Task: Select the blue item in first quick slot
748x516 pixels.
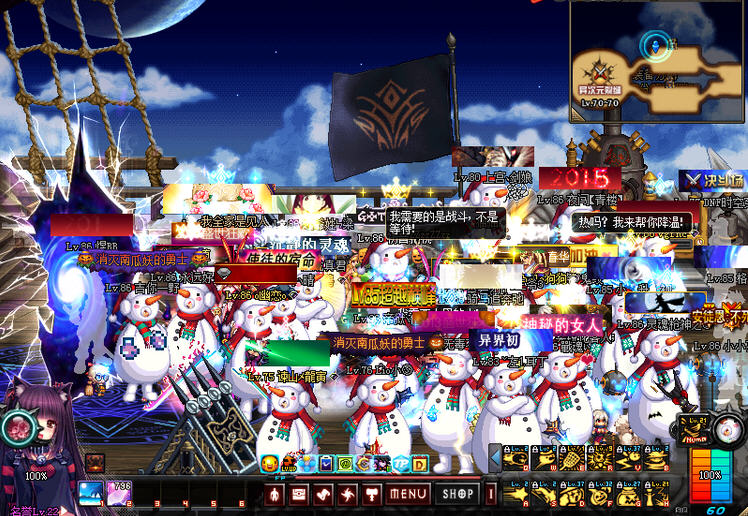Action: [91, 492]
